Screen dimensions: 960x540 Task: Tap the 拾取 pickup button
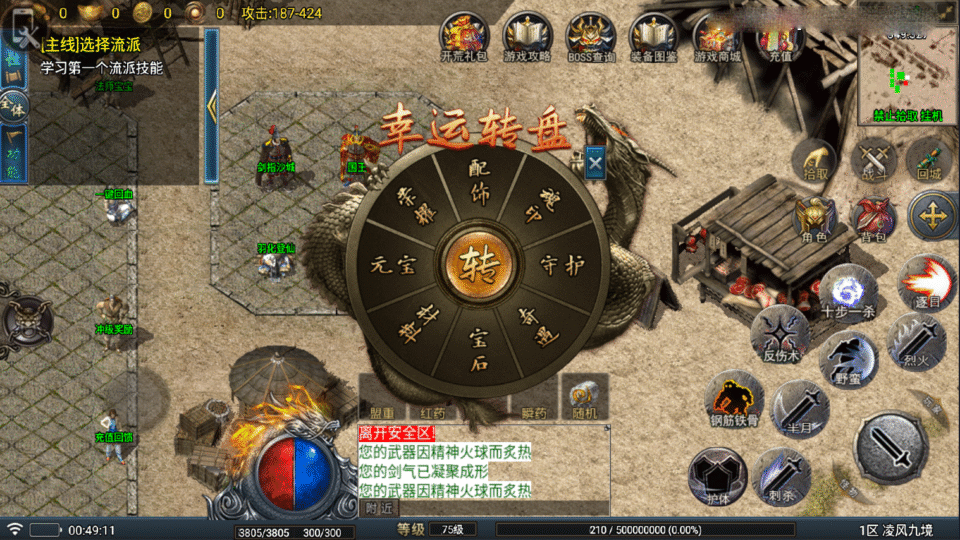click(x=817, y=160)
